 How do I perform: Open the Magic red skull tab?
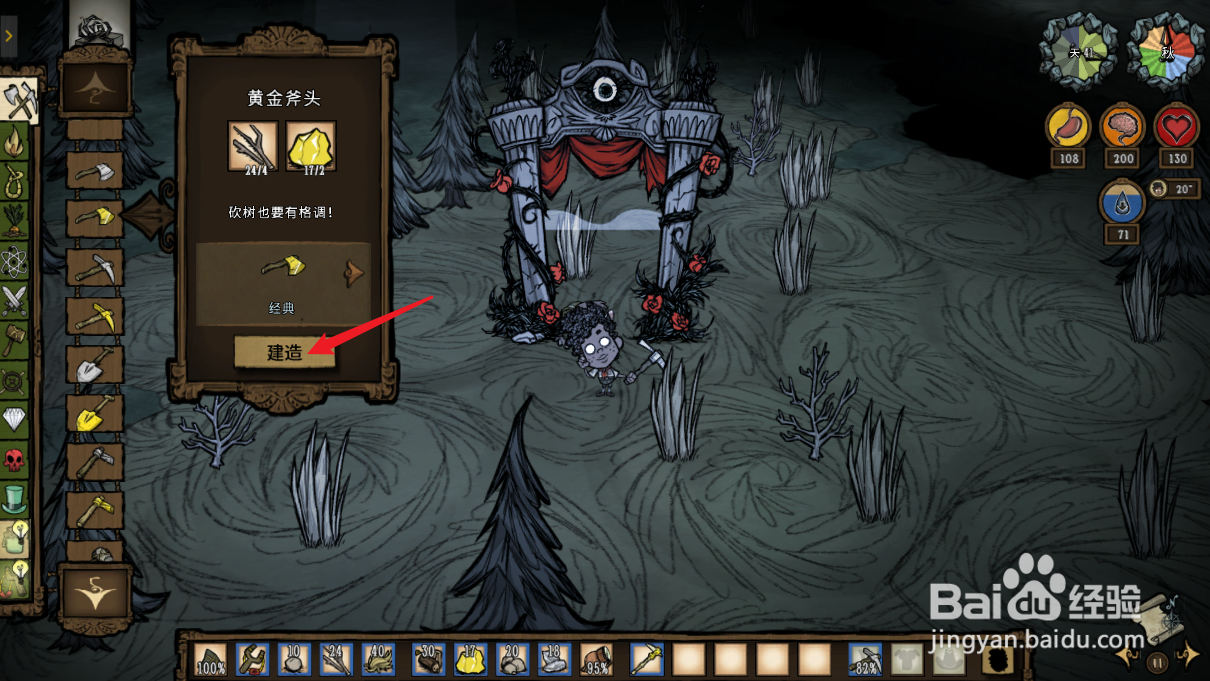pos(14,459)
